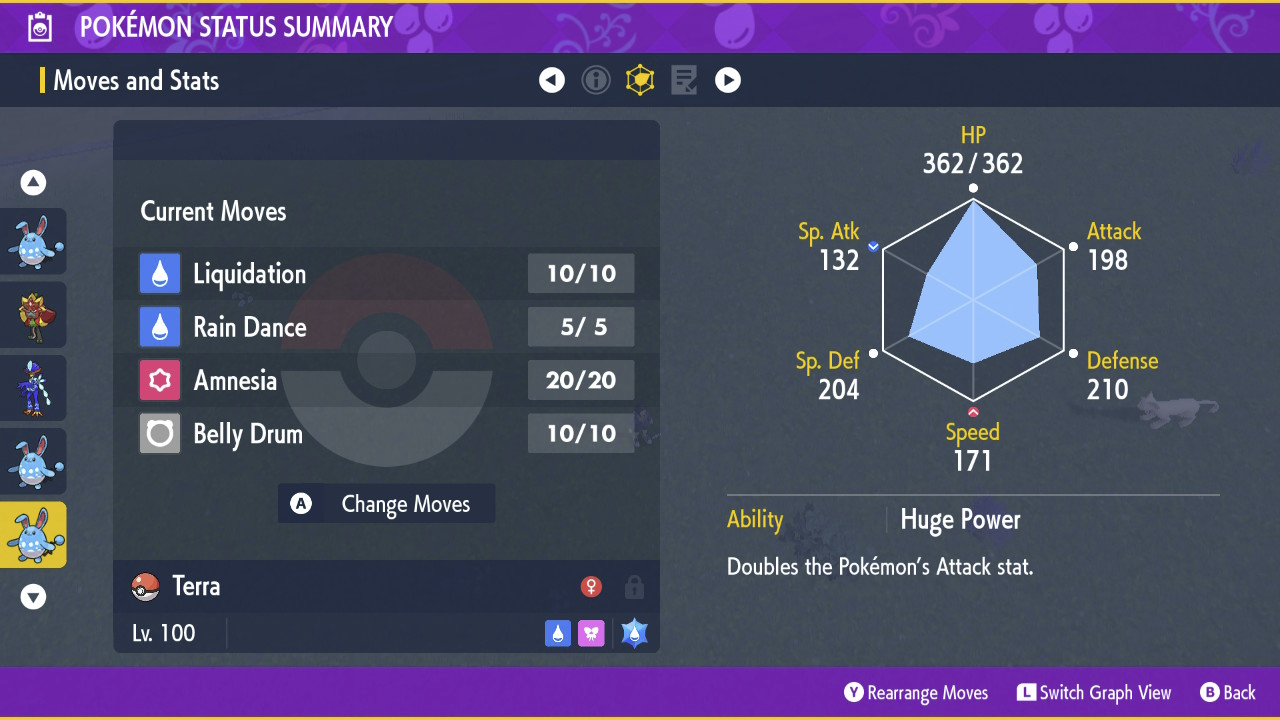This screenshot has height=720, width=1280.
Task: Click the Change Moves button
Action: (387, 504)
